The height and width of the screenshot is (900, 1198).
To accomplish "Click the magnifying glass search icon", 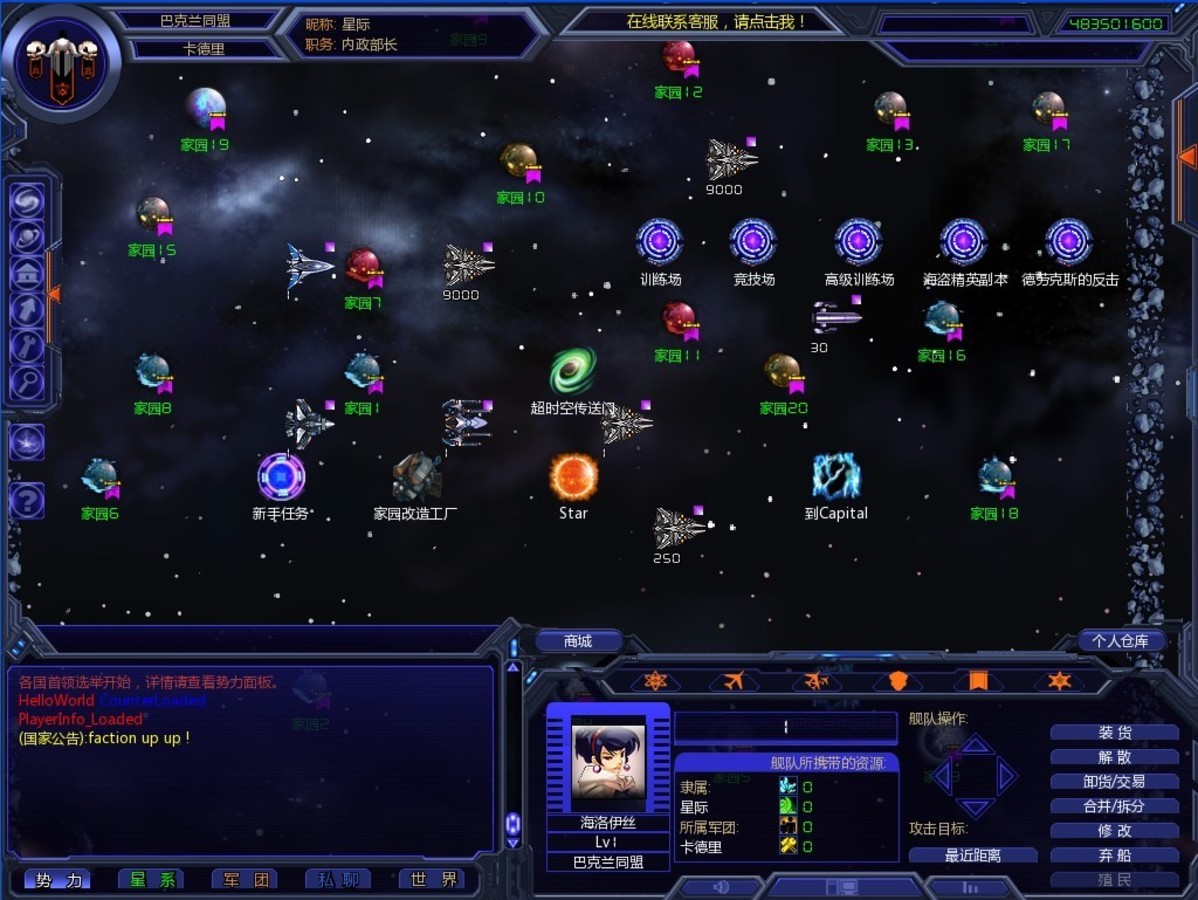I will coord(27,381).
